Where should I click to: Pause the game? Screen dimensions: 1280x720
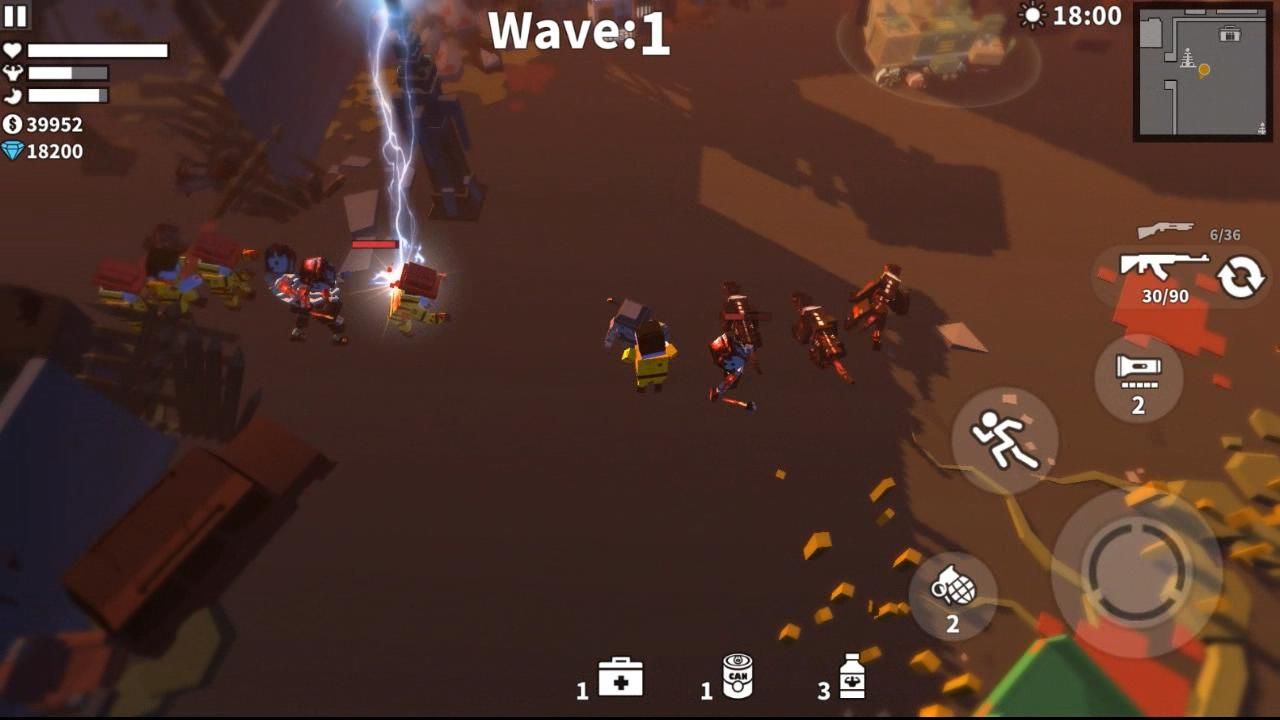click(16, 15)
